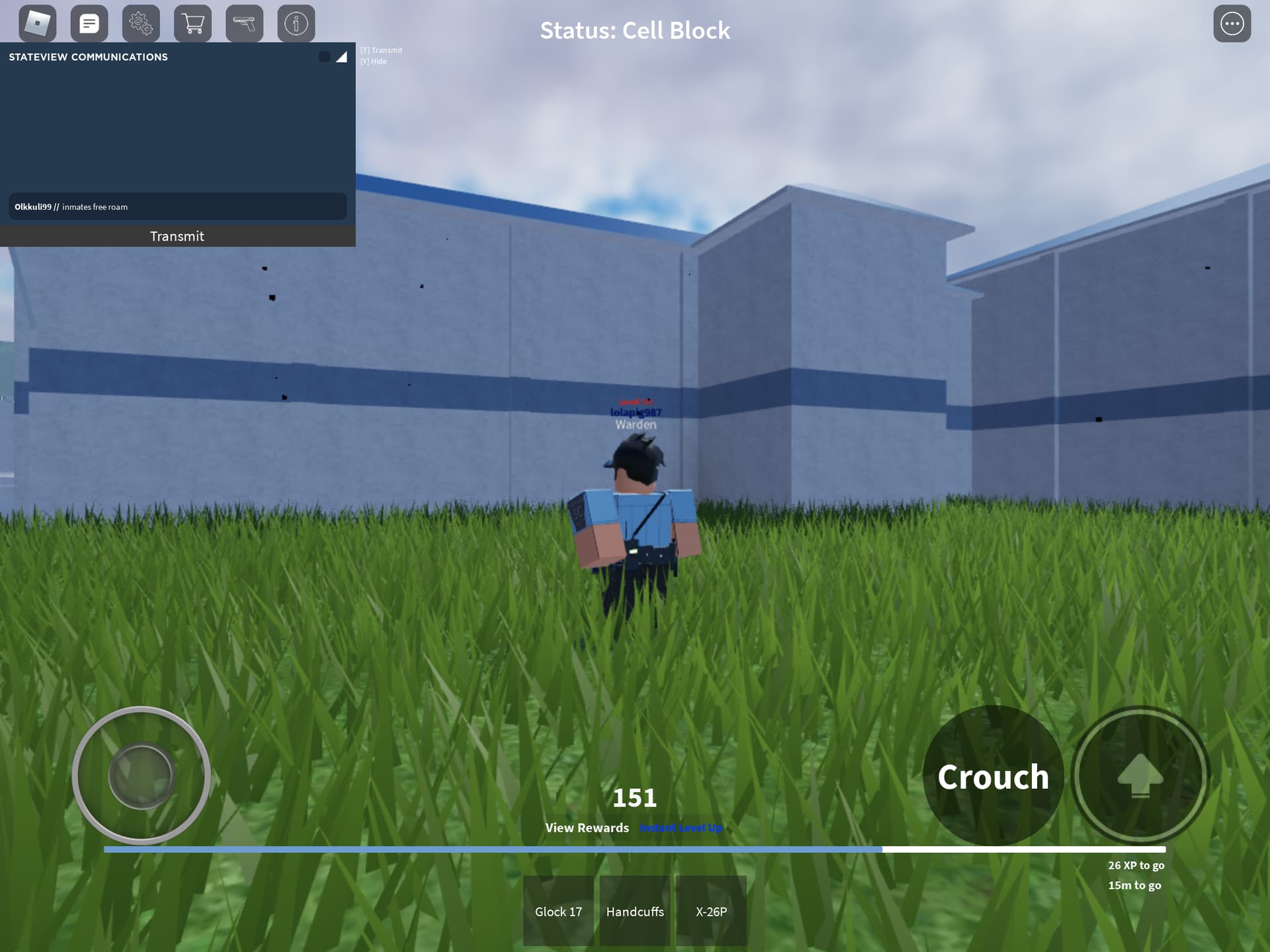Toggle crouch mode
This screenshot has width=1270, height=952.
994,777
